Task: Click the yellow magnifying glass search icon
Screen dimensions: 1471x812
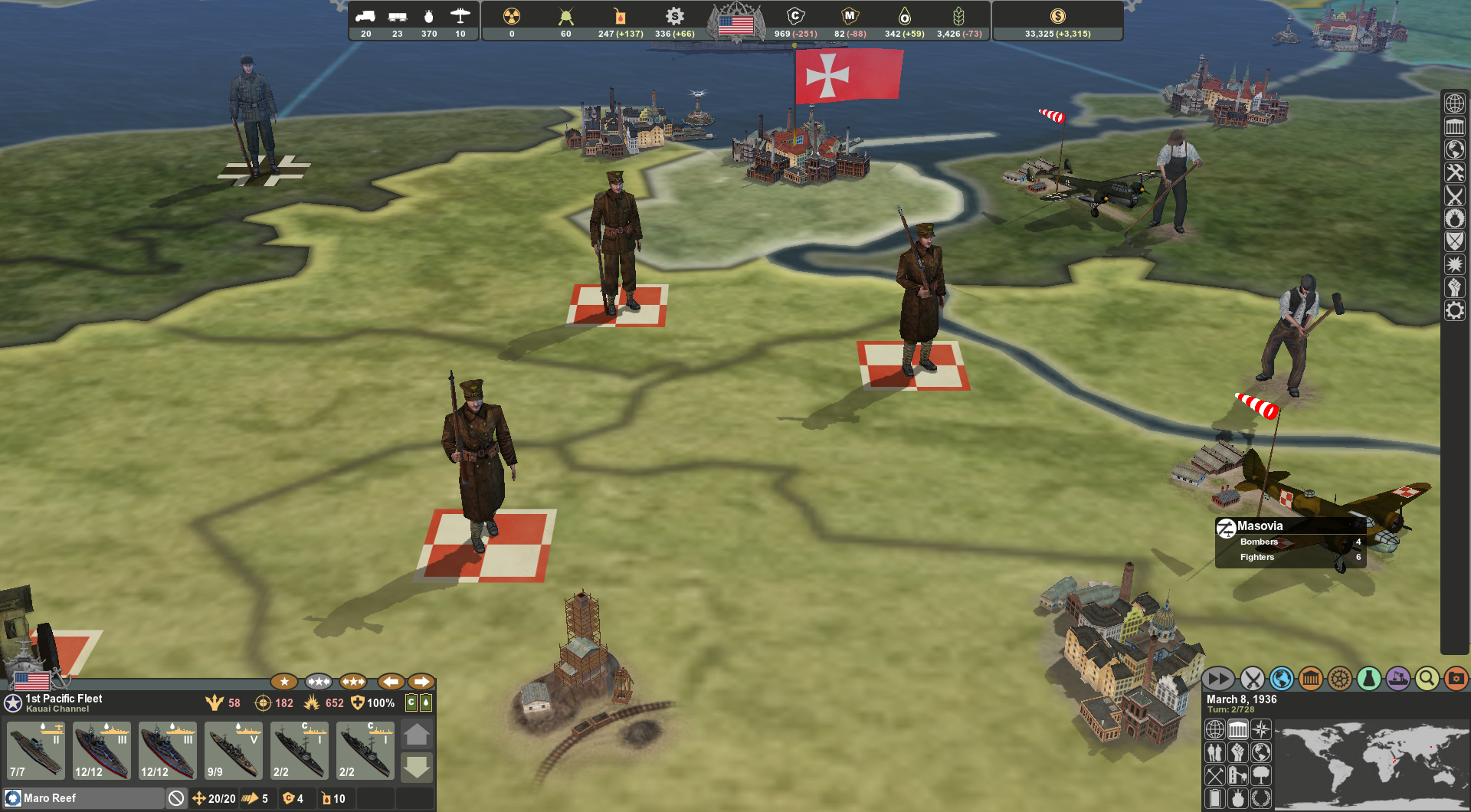Action: [1427, 678]
